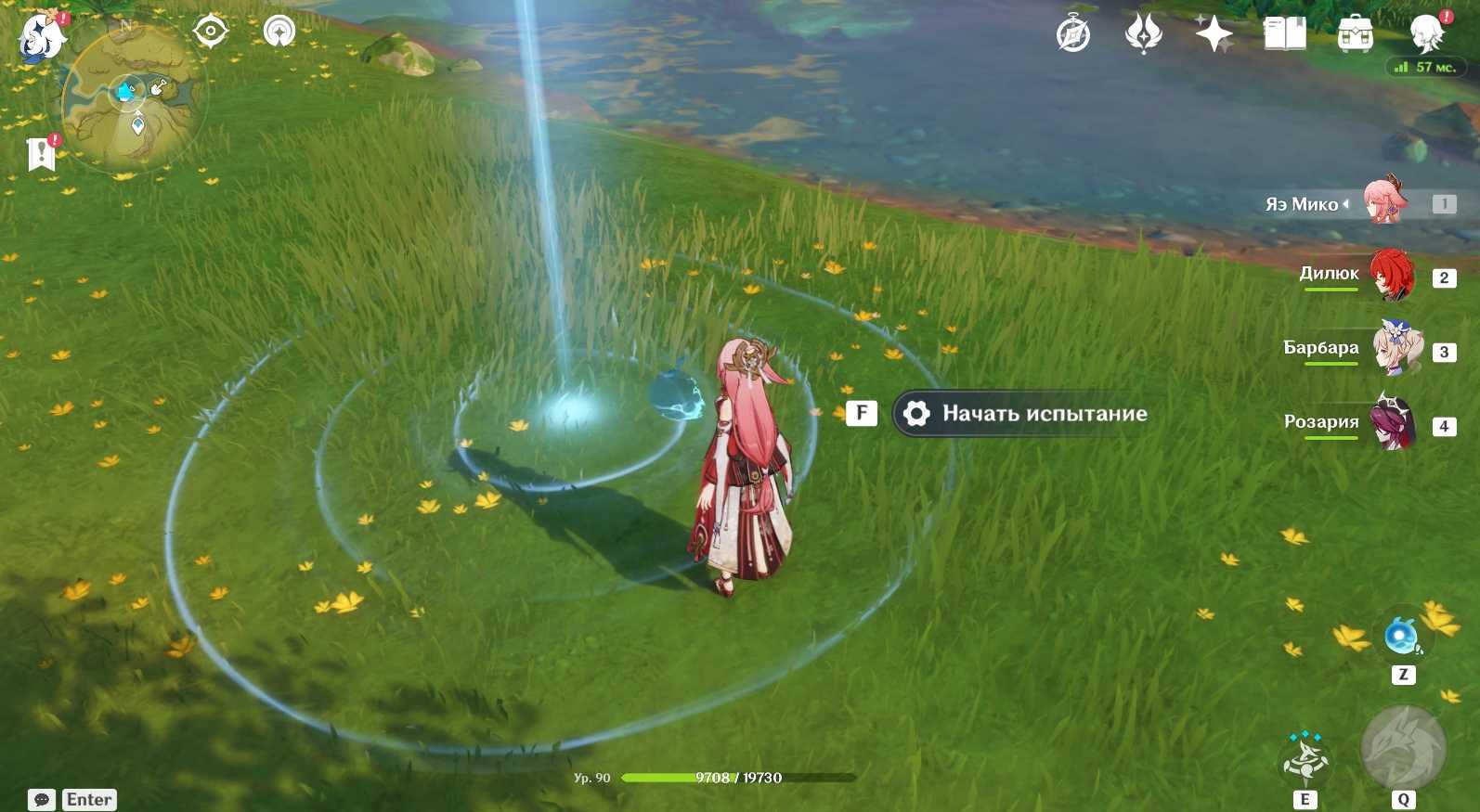Screen dimensions: 1480x812
Task: Activate the elemental burst fox icon
Action: coord(1403,750)
